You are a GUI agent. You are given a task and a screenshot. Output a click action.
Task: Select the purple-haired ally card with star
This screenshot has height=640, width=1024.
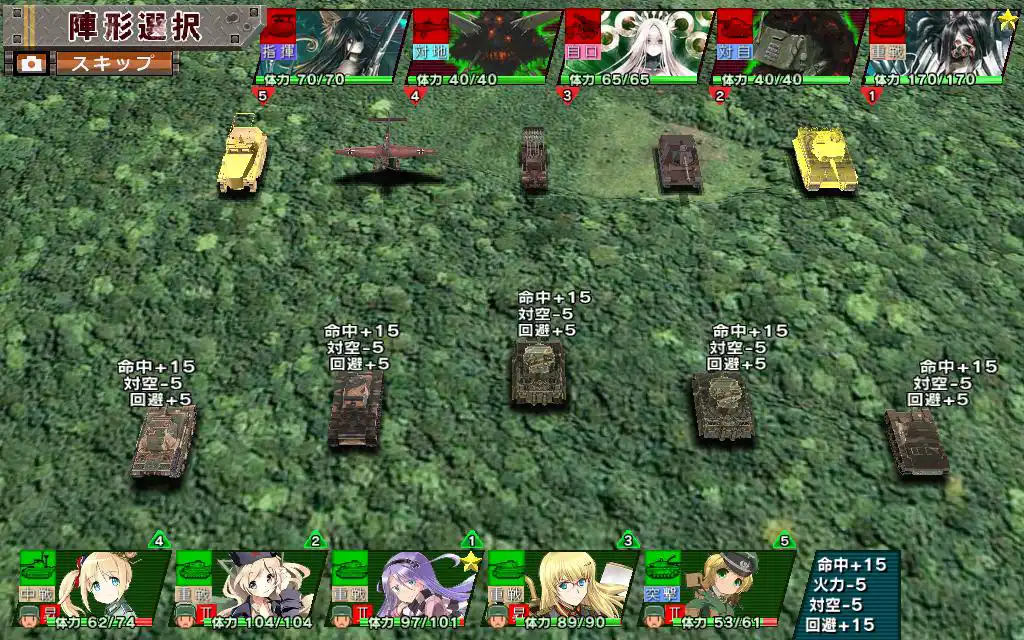[x=405, y=588]
